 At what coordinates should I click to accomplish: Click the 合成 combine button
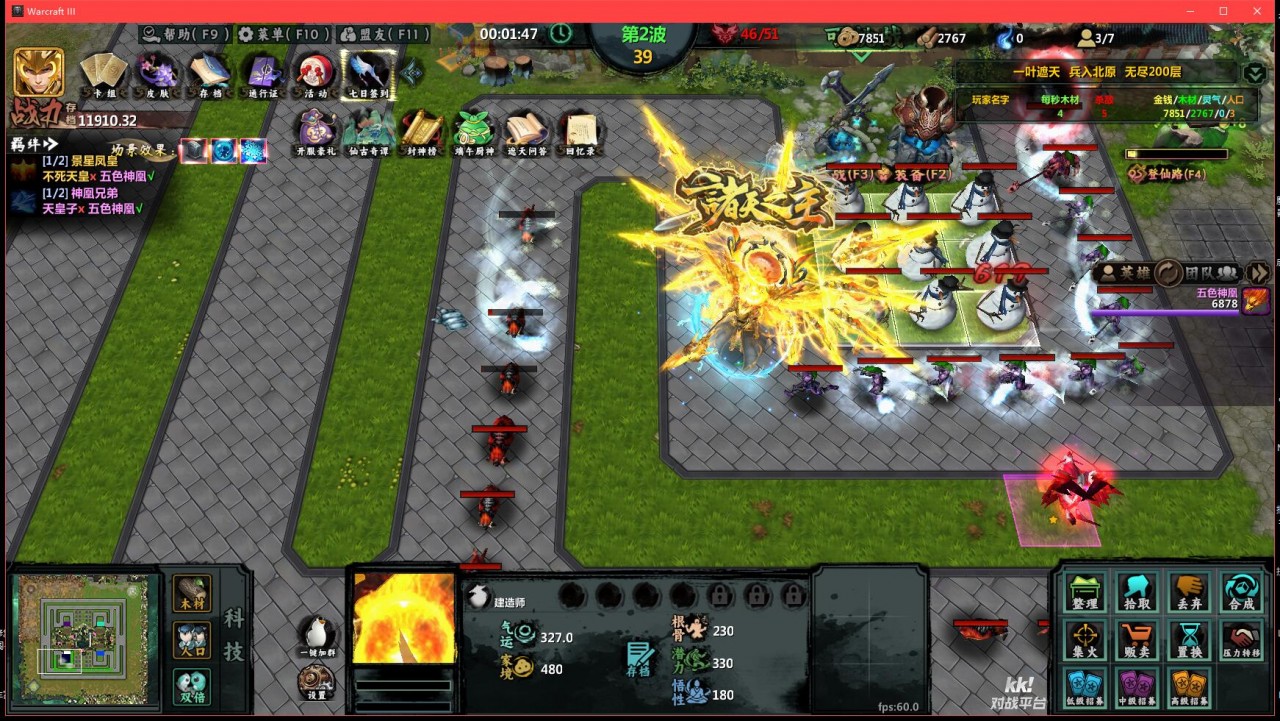[x=1241, y=592]
